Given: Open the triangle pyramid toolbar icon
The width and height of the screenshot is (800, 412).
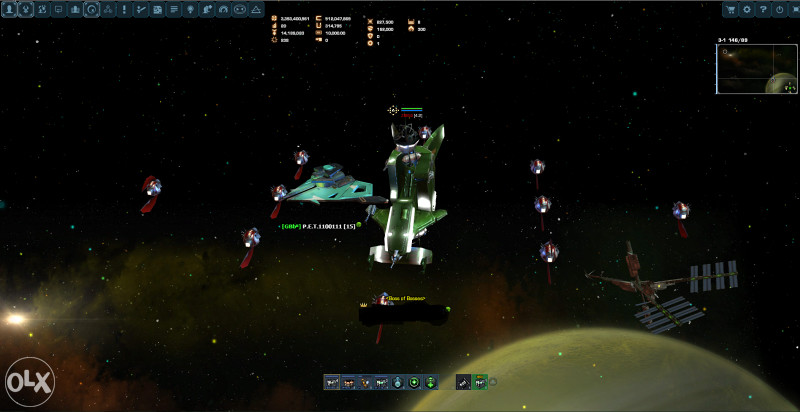Looking at the screenshot, I should (x=256, y=9).
